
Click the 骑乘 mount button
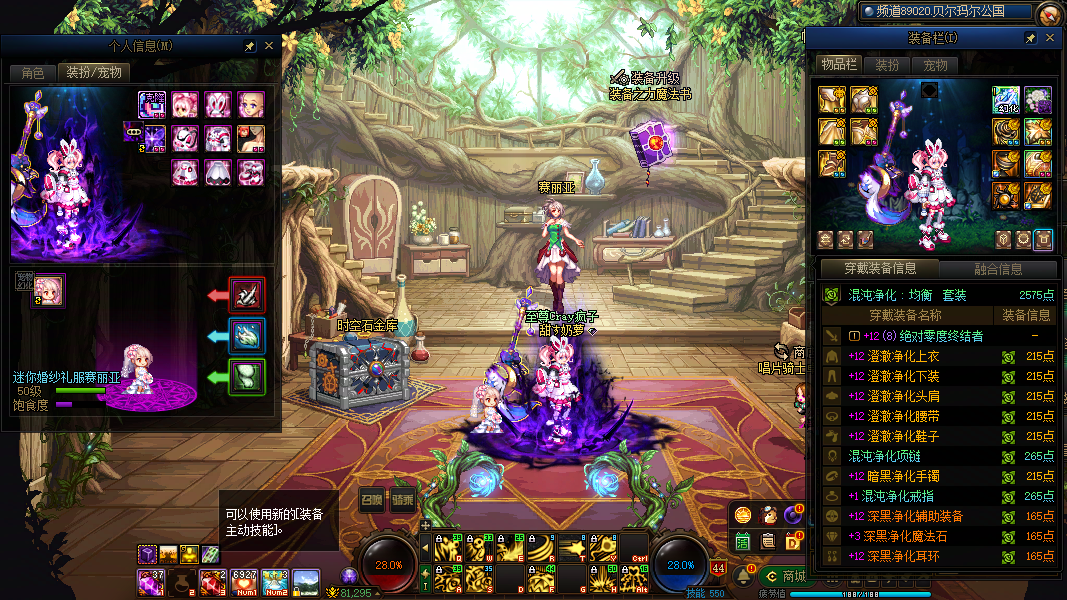[x=403, y=500]
